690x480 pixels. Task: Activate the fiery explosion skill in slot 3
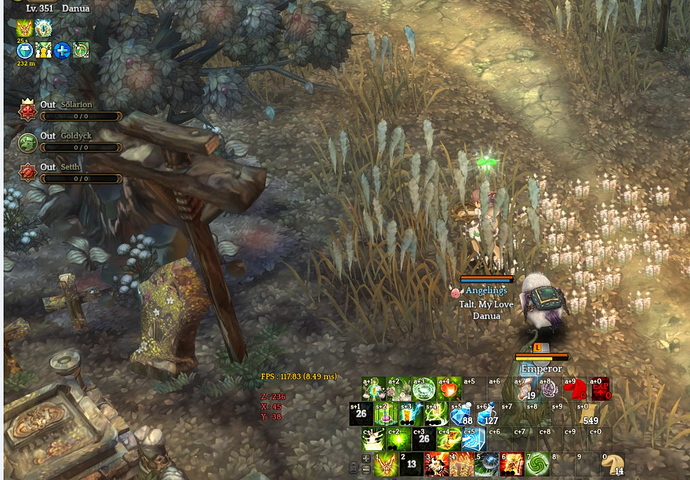436,464
